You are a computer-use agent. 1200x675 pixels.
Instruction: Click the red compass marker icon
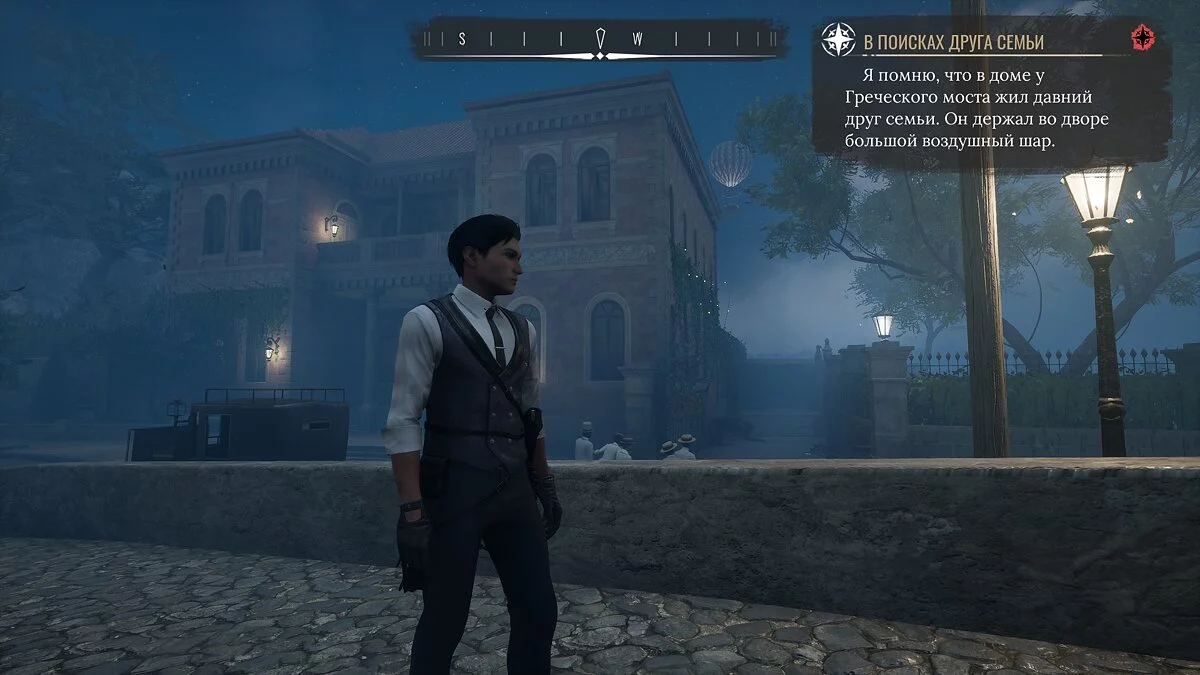1141,39
